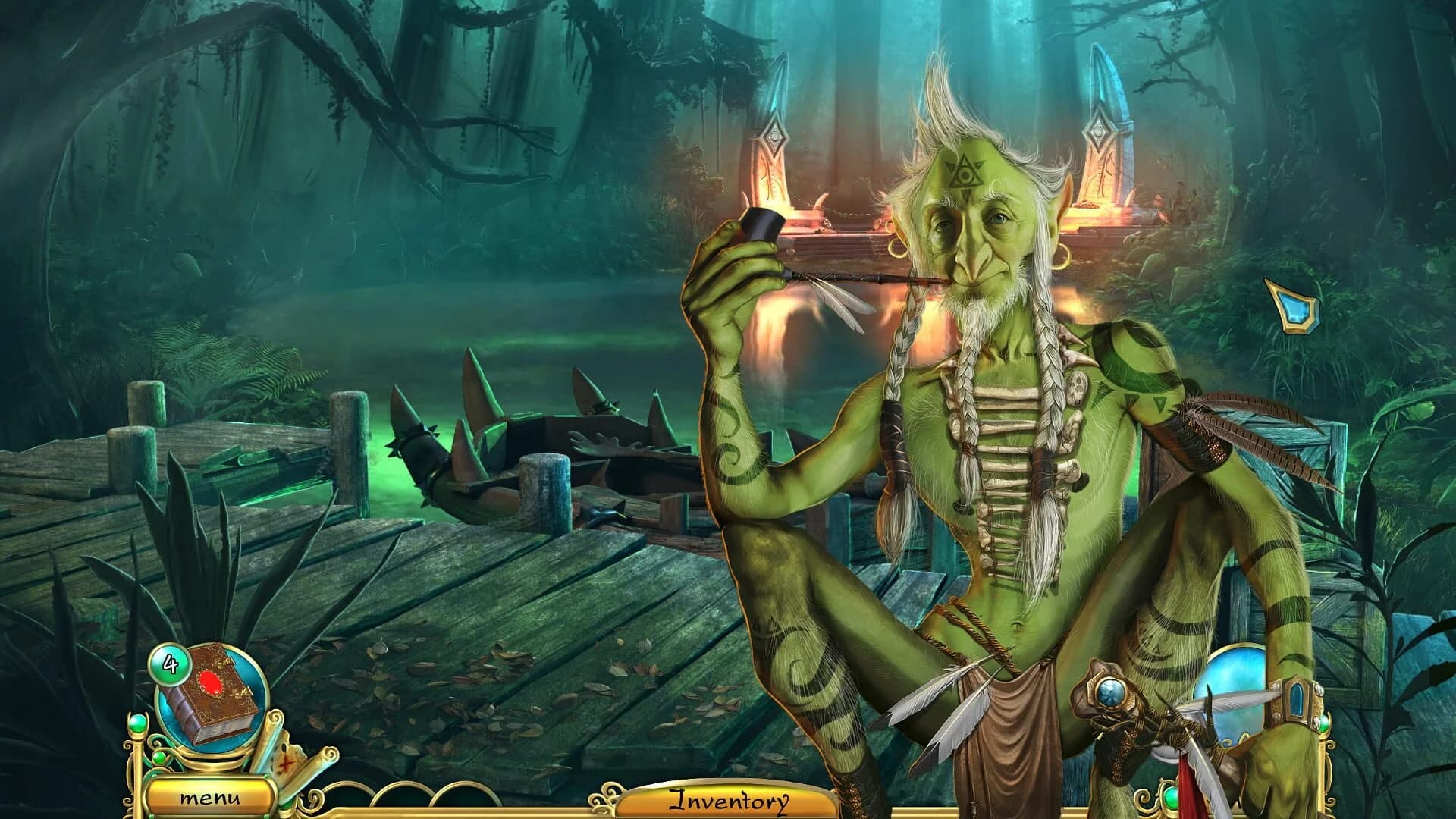Collect the floating blue crystal shard
1456x819 pixels.
click(x=1291, y=306)
